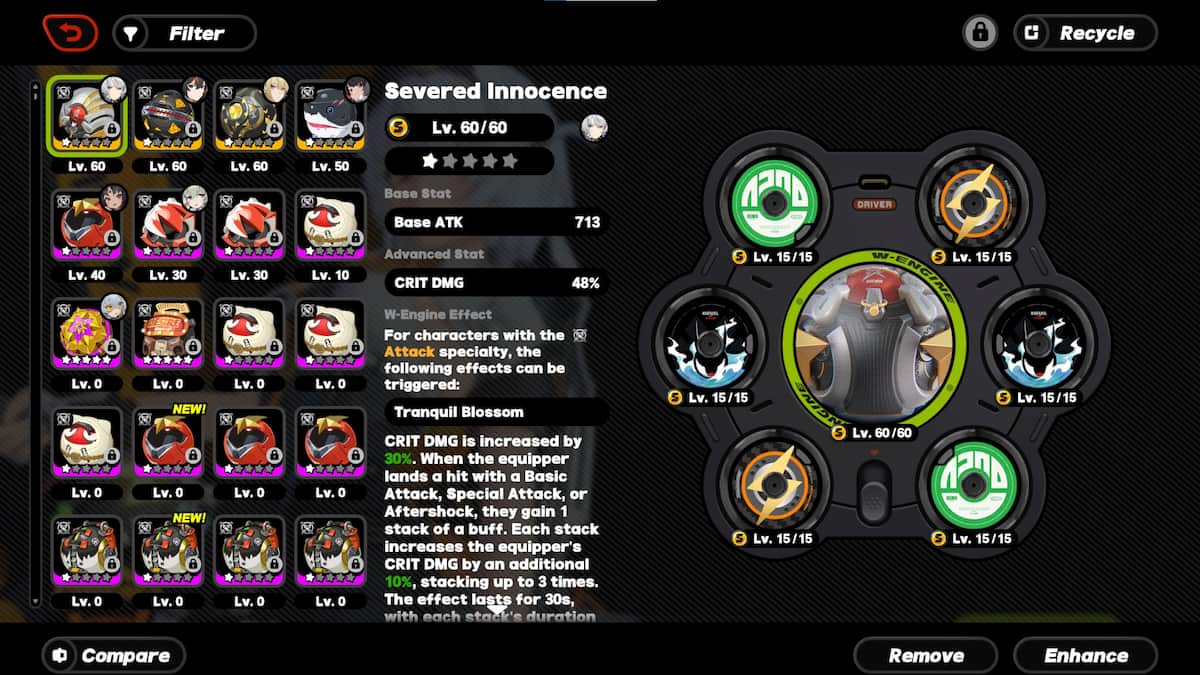Pick the purple and gold star-shaped W-Engine

(x=86, y=333)
